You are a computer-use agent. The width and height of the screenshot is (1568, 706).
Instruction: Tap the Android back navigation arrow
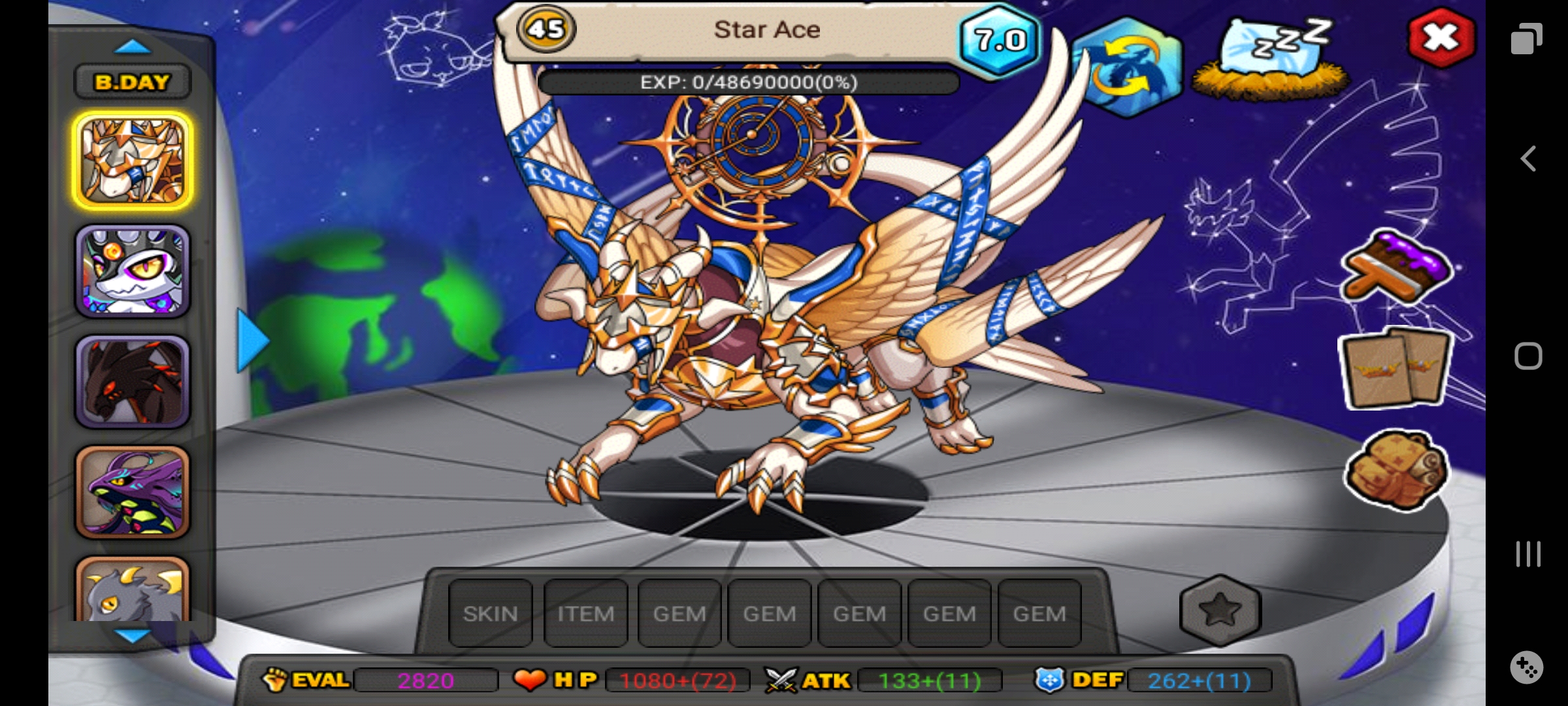(x=1527, y=159)
